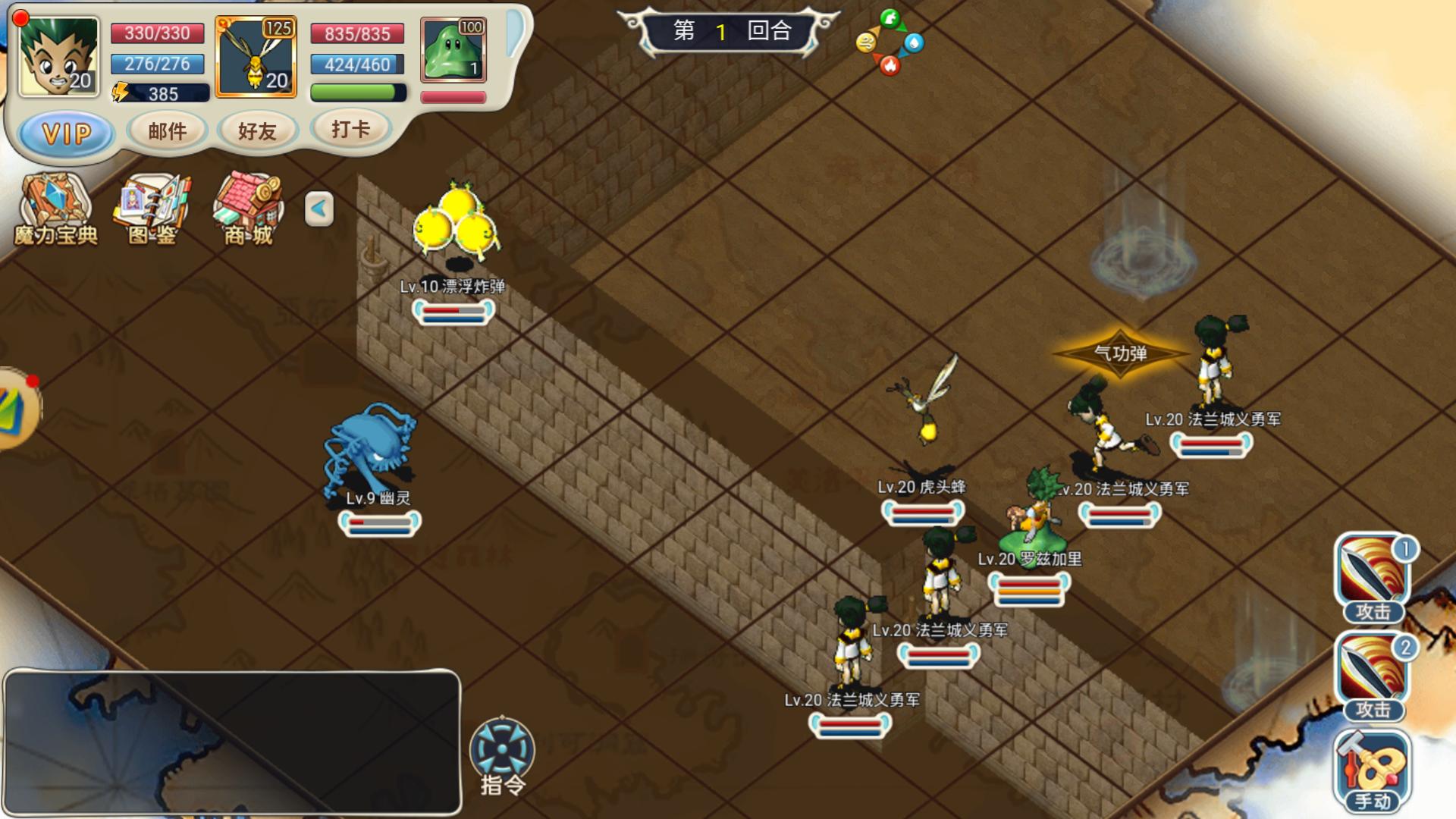Open the VIP menu

click(67, 134)
